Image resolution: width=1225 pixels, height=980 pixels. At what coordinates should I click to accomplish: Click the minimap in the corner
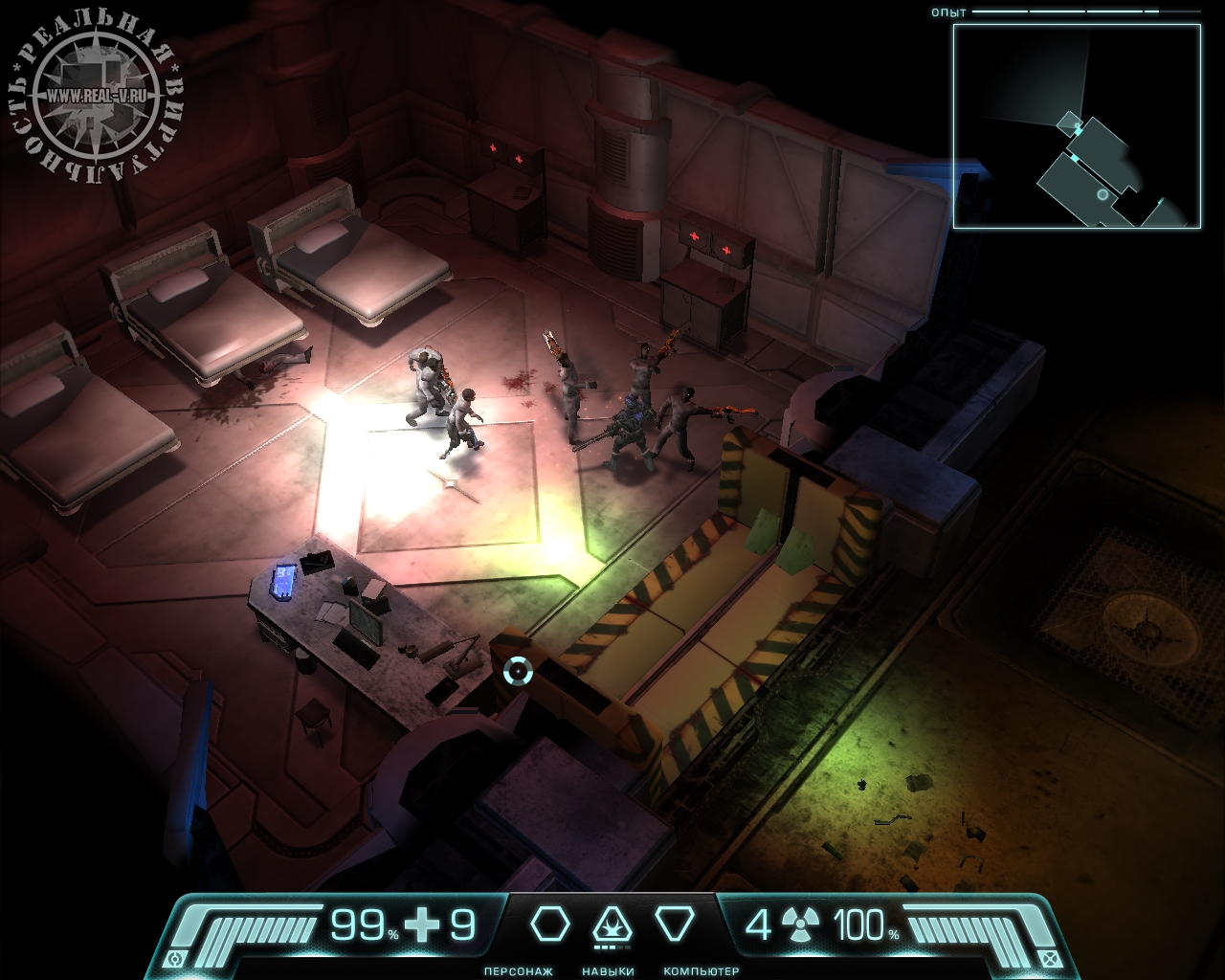point(1077,126)
